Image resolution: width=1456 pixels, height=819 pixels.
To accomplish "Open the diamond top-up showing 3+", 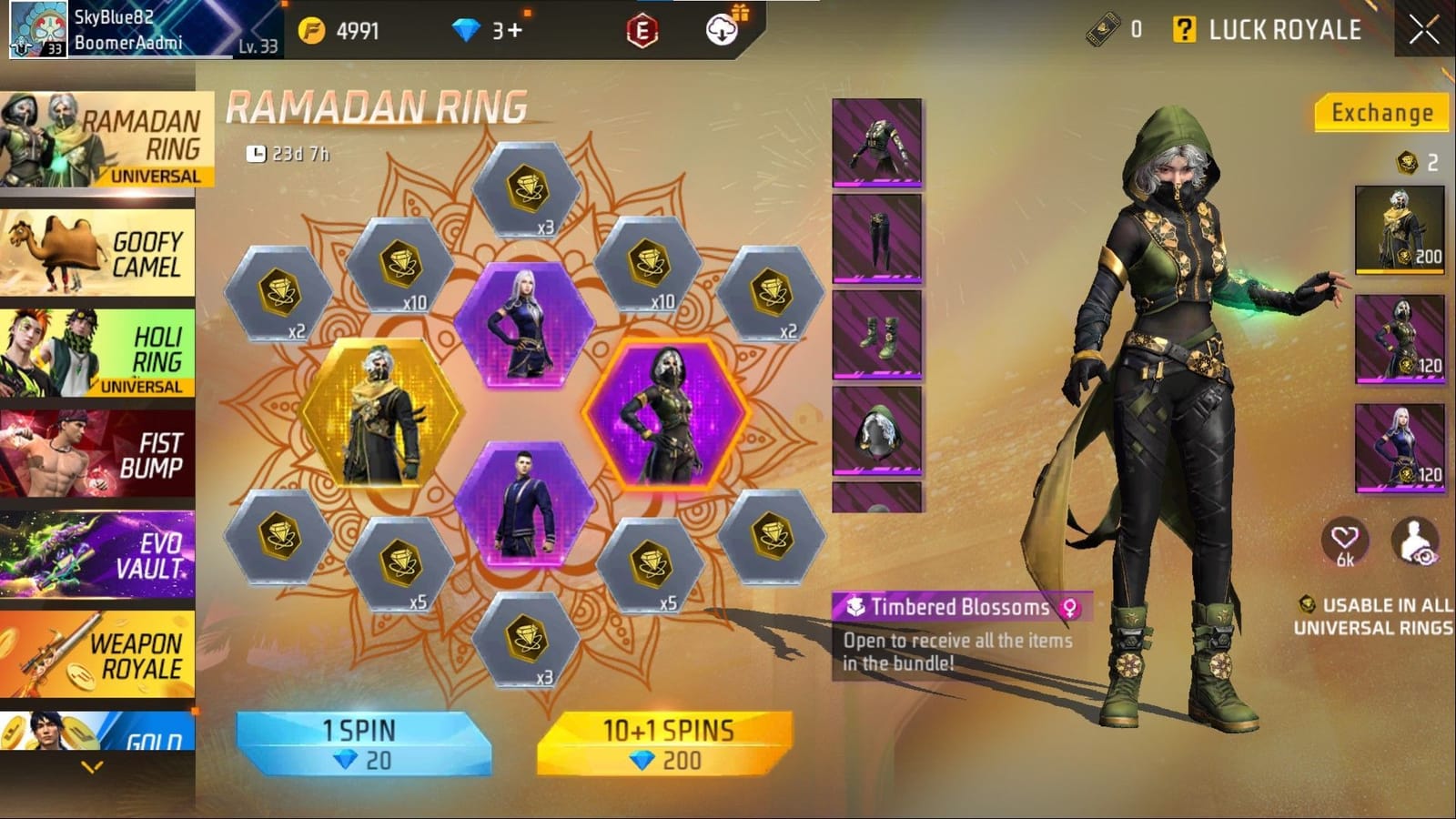I will [467, 28].
